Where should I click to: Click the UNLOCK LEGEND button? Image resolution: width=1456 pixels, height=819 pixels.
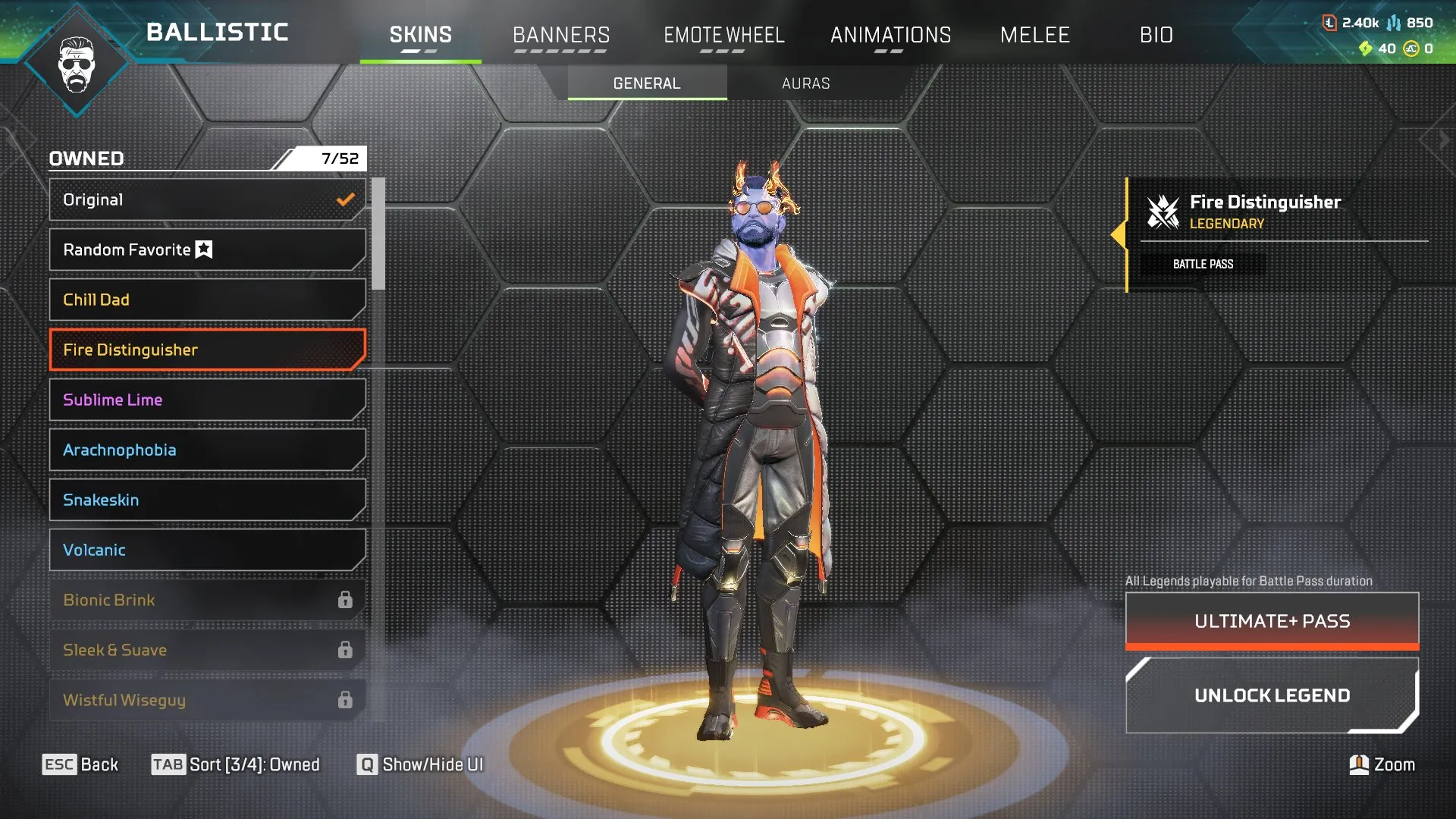(1272, 695)
